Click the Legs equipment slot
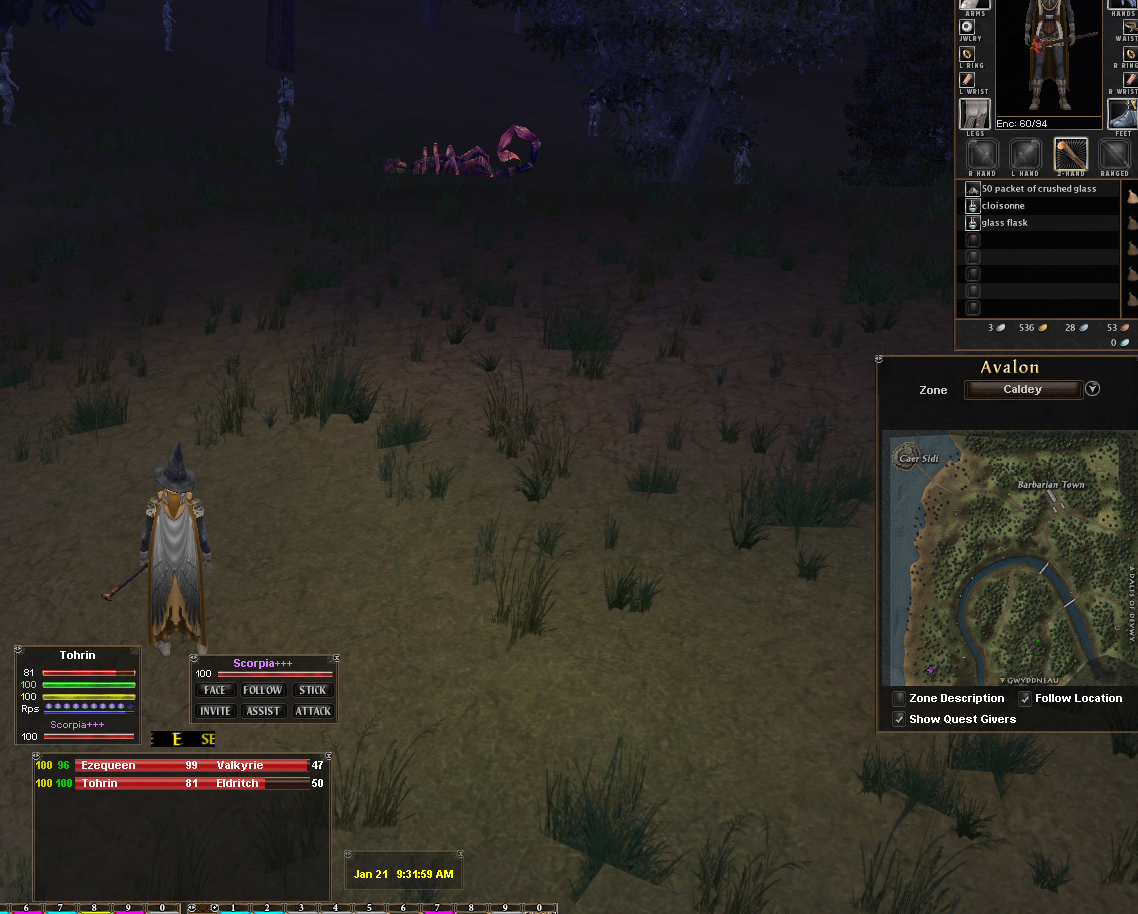 pos(975,114)
